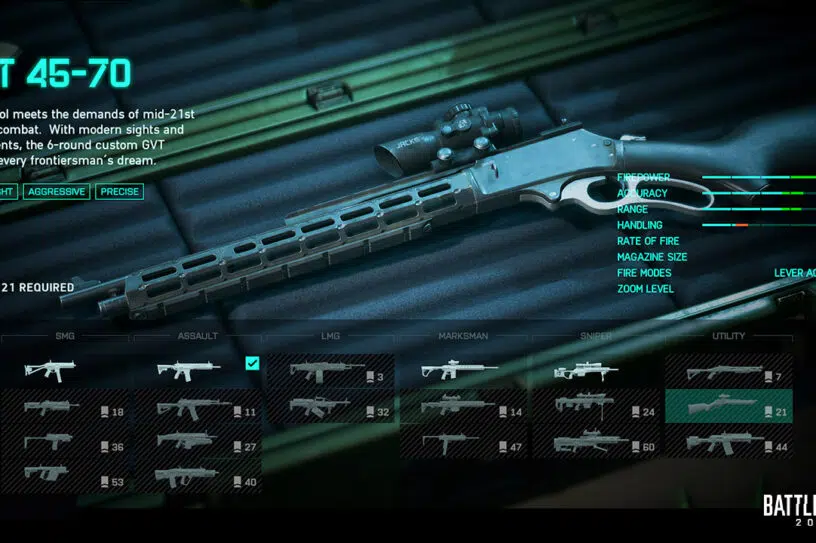Screen dimensions: 816x543
Task: Choose the assault rifle locked at level 40
Action: pos(196,478)
